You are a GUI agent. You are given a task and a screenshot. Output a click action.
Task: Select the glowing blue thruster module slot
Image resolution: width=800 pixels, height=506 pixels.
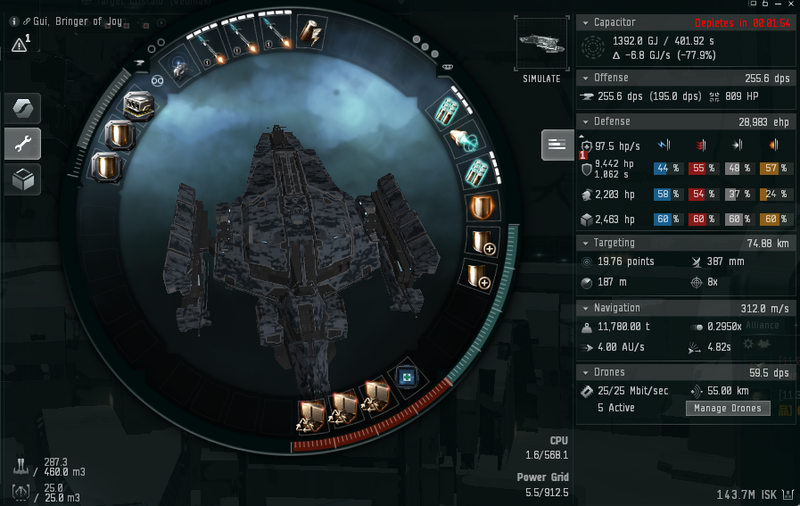(x=464, y=139)
